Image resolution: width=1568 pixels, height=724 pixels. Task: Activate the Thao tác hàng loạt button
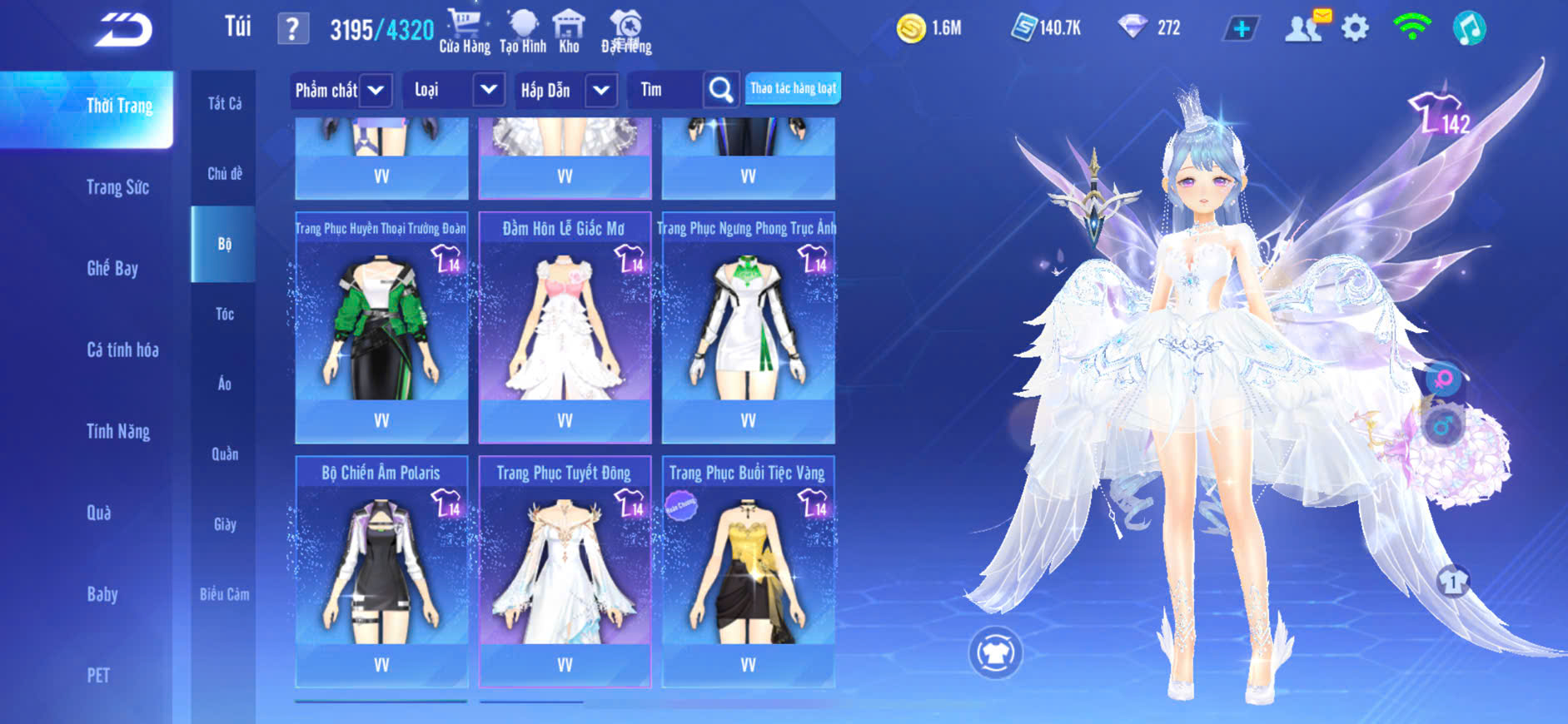[793, 88]
